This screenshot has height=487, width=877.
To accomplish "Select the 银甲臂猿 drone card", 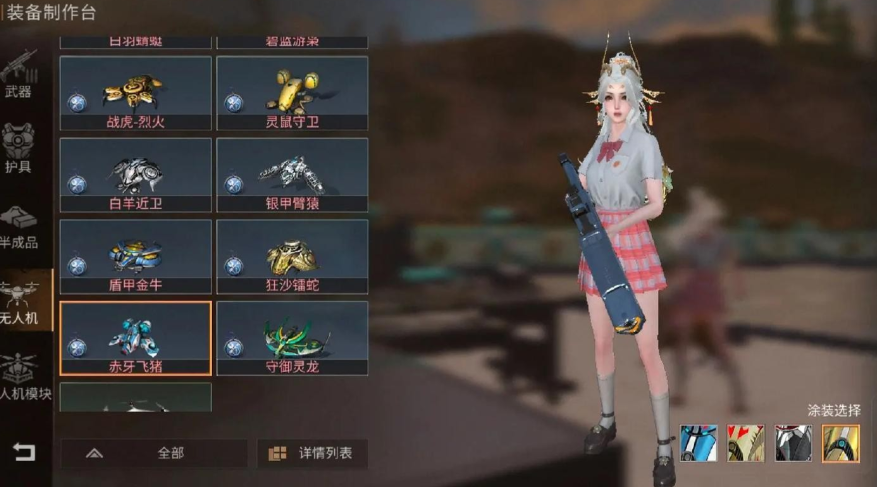I will 292,175.
